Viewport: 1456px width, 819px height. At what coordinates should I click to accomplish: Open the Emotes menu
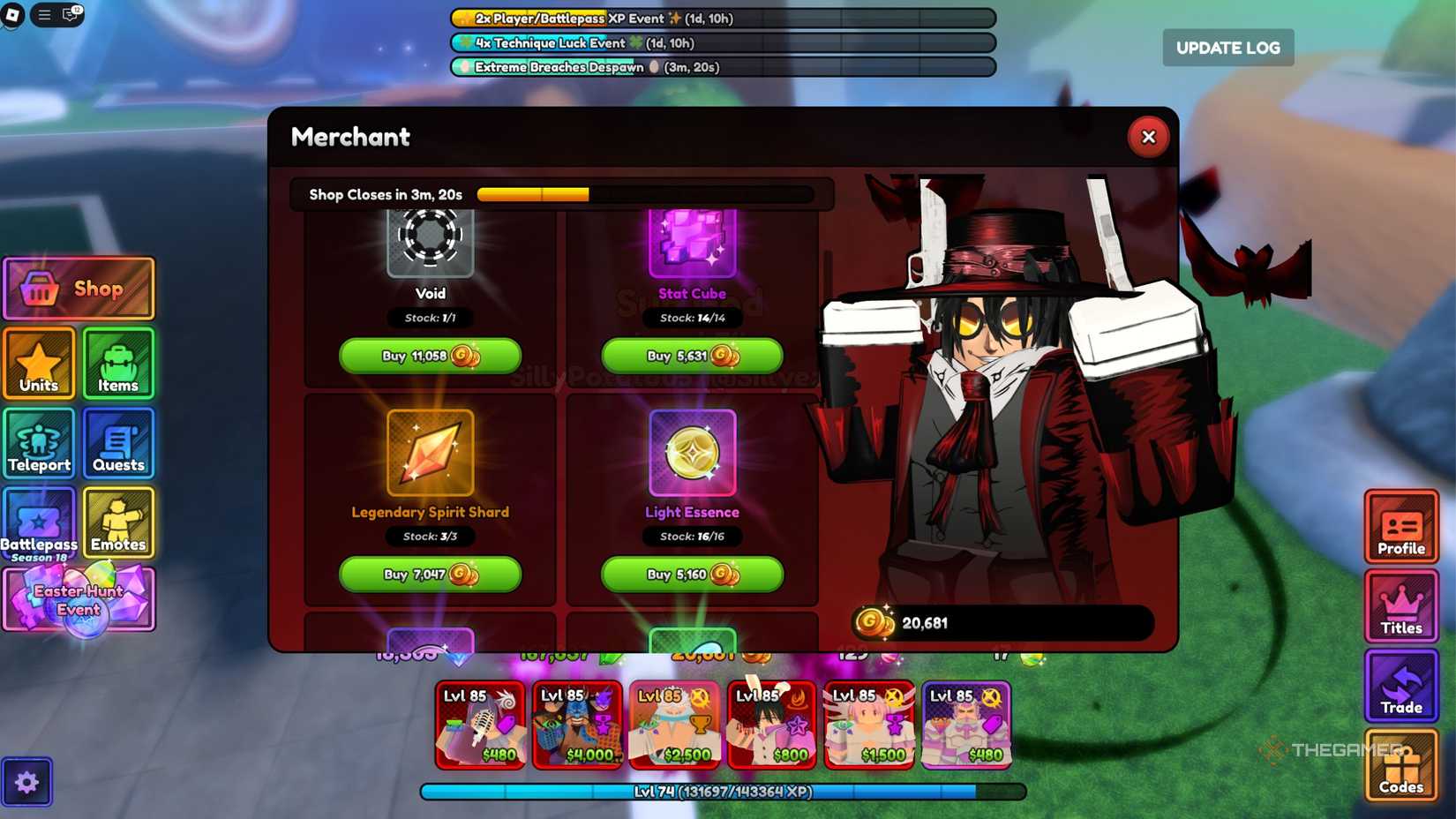pos(118,522)
